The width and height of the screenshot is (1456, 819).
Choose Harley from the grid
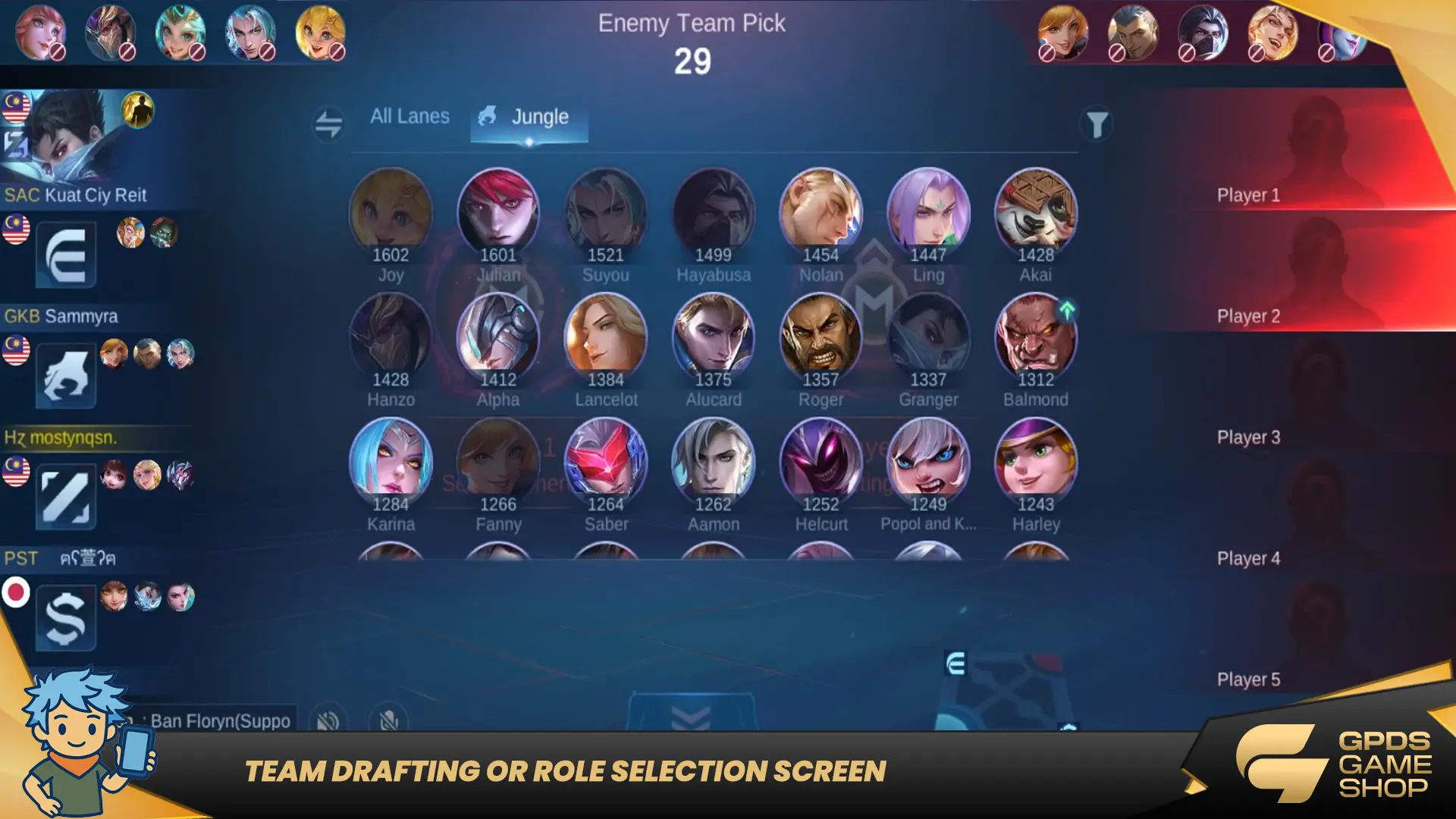coord(1036,460)
